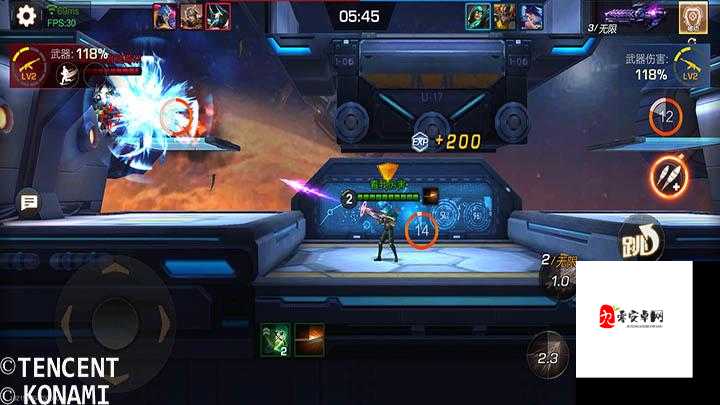Activate the skill showing 1.0 cooldown

[x=561, y=281]
